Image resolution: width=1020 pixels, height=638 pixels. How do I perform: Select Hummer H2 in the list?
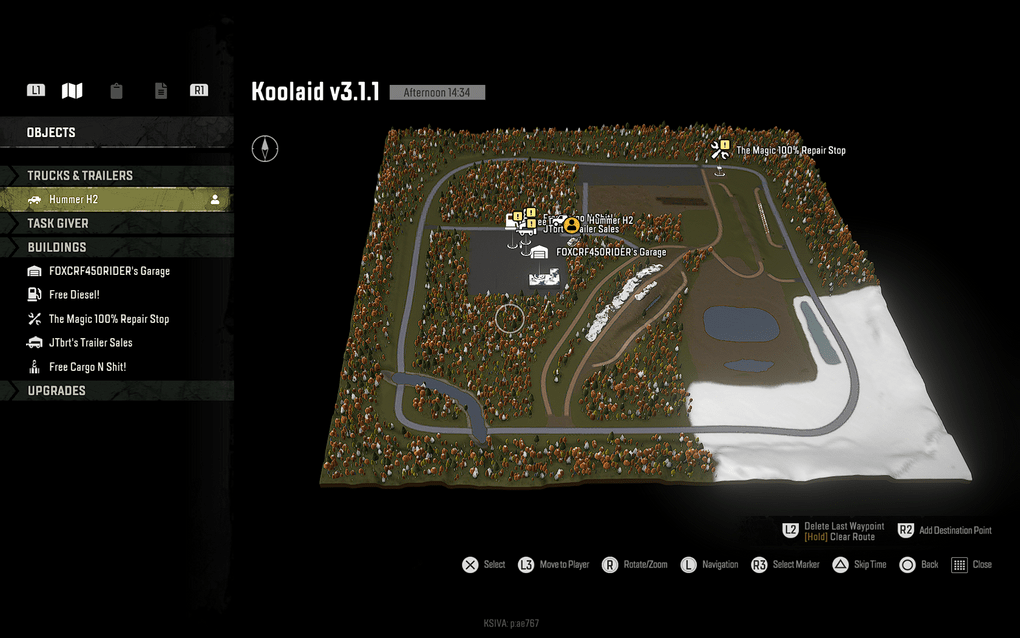click(x=73, y=199)
